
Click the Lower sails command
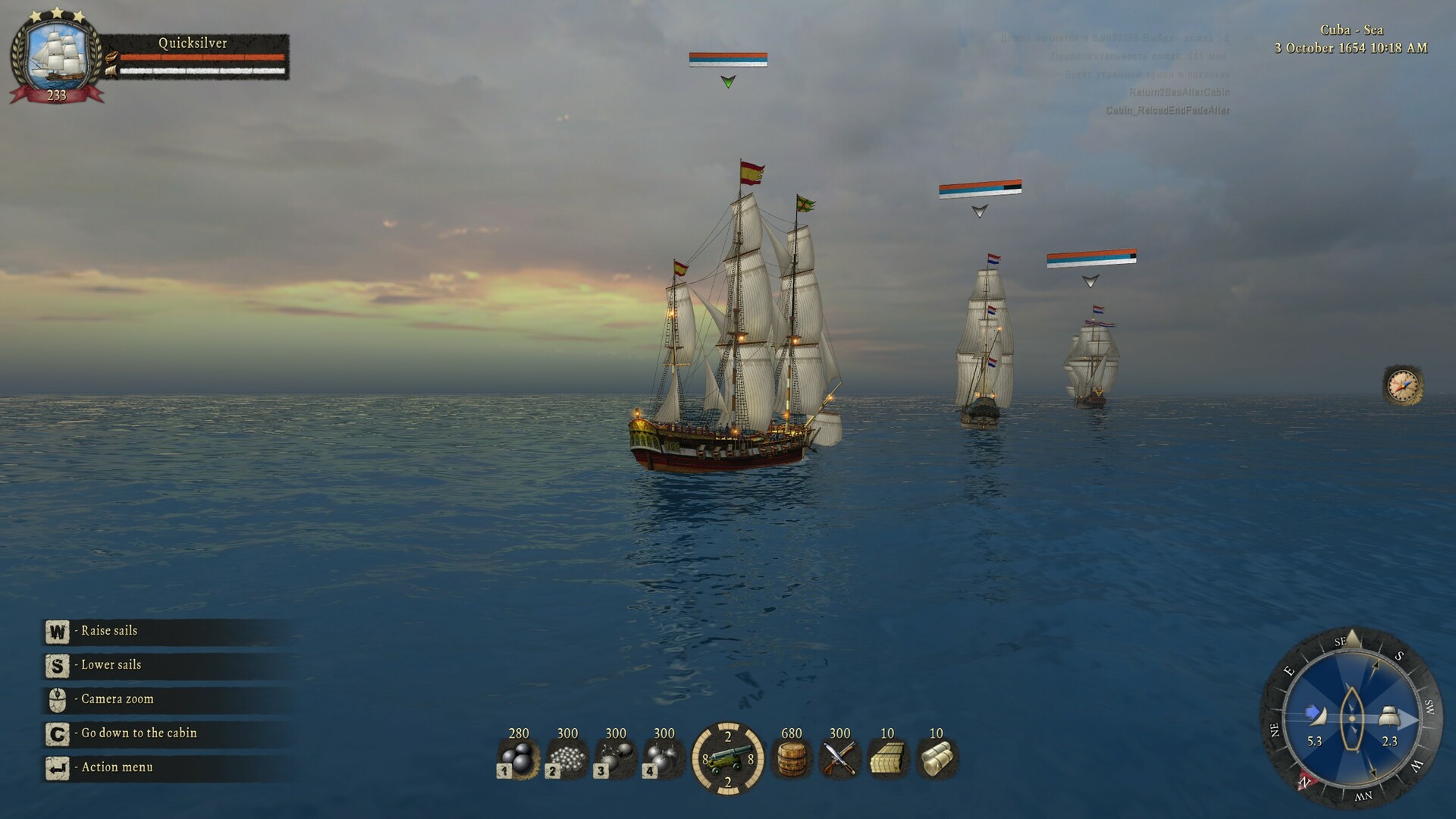pos(110,665)
